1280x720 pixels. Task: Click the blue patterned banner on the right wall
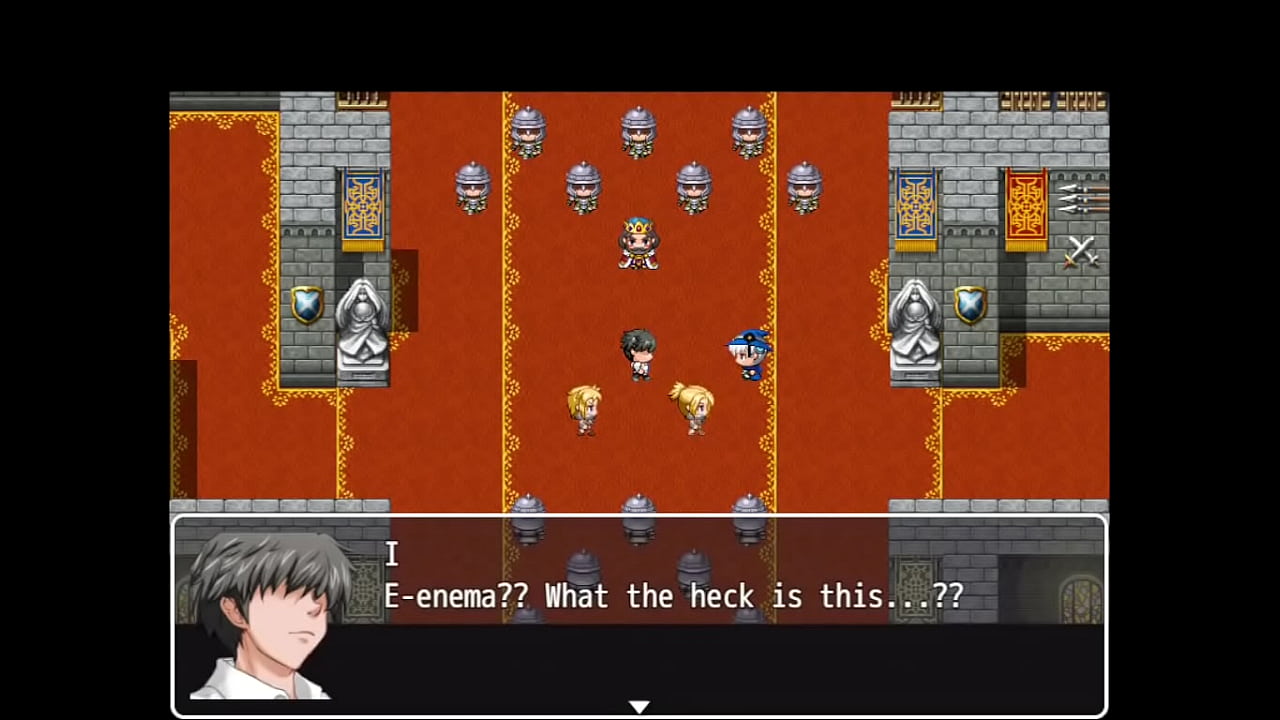coord(917,205)
